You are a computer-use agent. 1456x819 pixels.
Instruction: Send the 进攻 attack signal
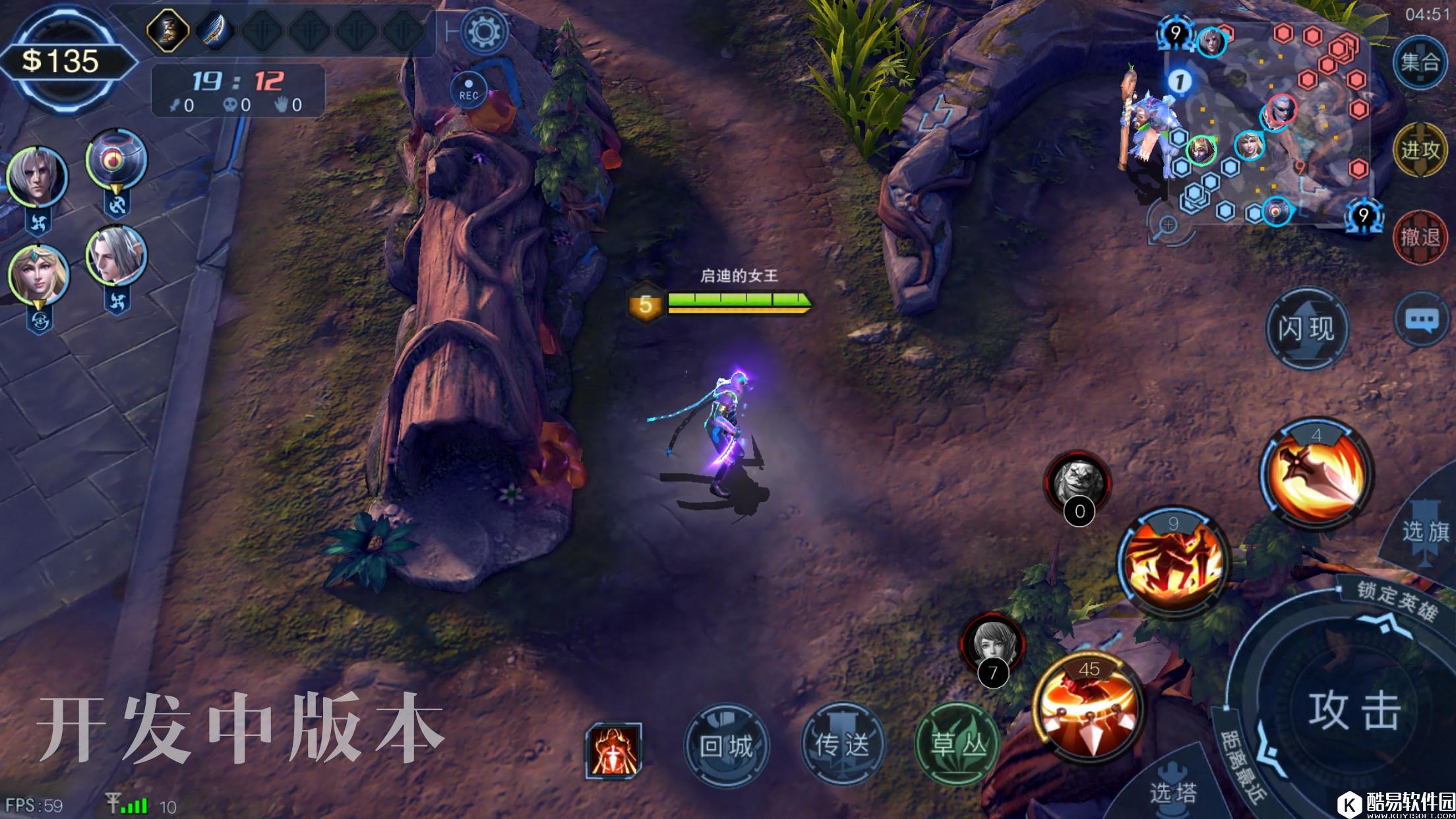(1420, 150)
